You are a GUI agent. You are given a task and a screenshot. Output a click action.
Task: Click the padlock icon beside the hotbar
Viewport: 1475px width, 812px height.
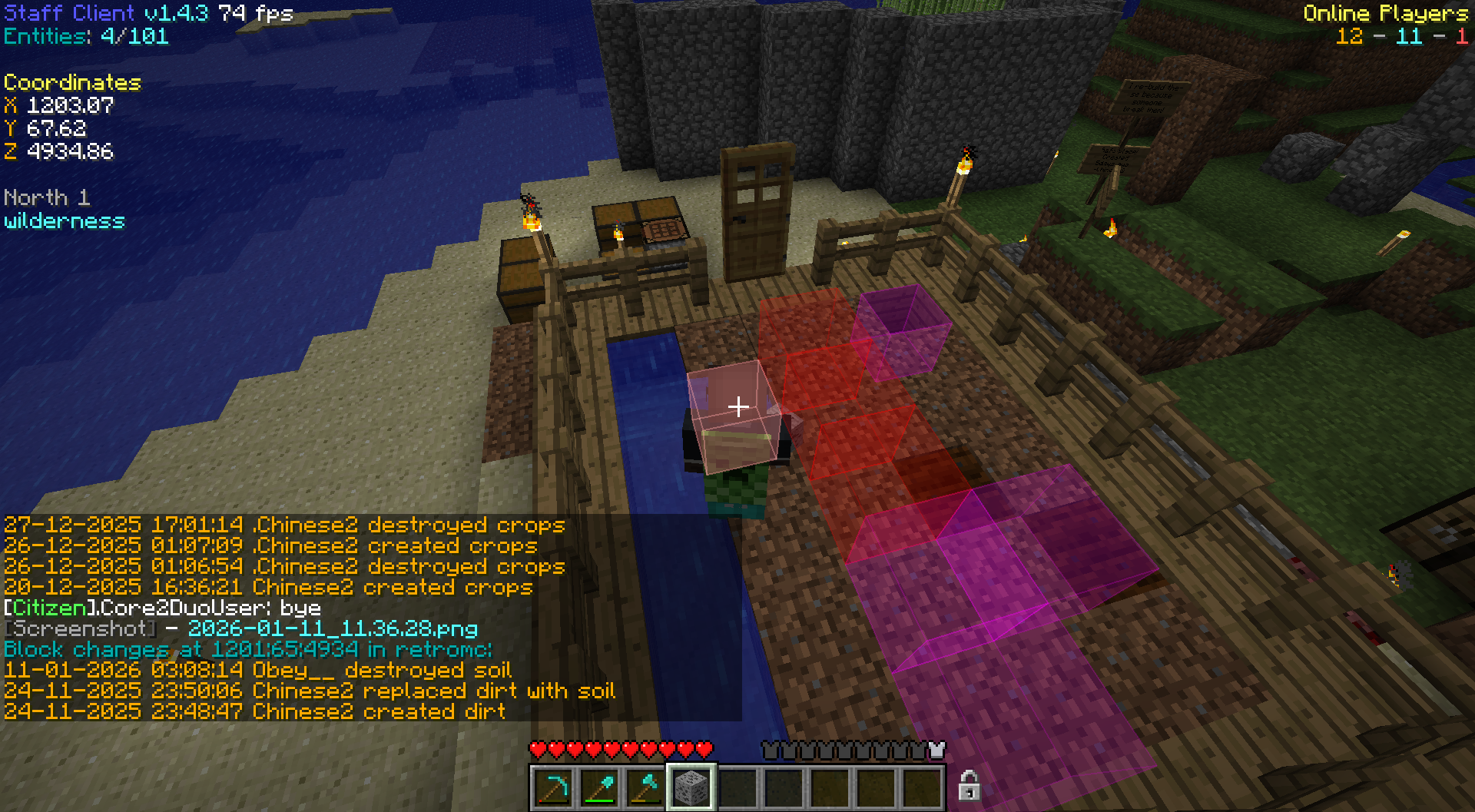click(969, 786)
